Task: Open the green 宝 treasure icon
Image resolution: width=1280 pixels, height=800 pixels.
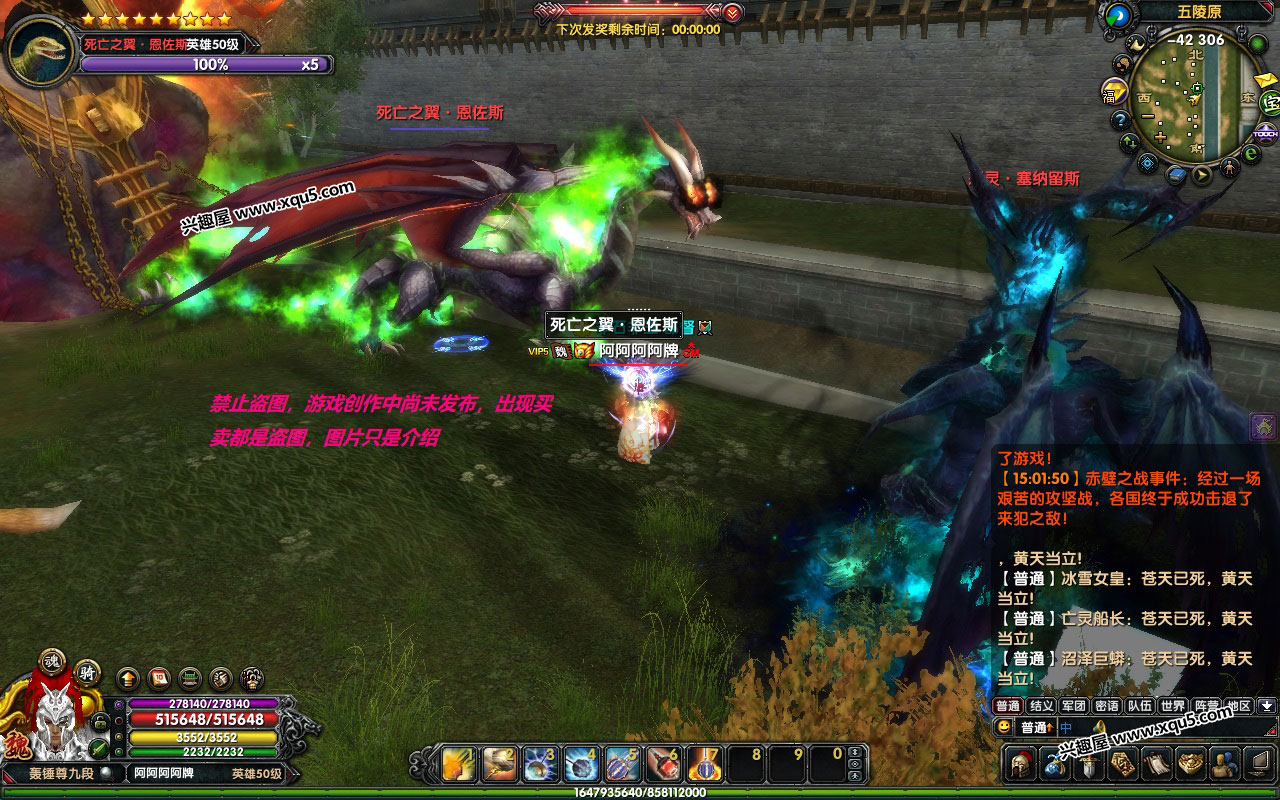Action: point(1268,101)
